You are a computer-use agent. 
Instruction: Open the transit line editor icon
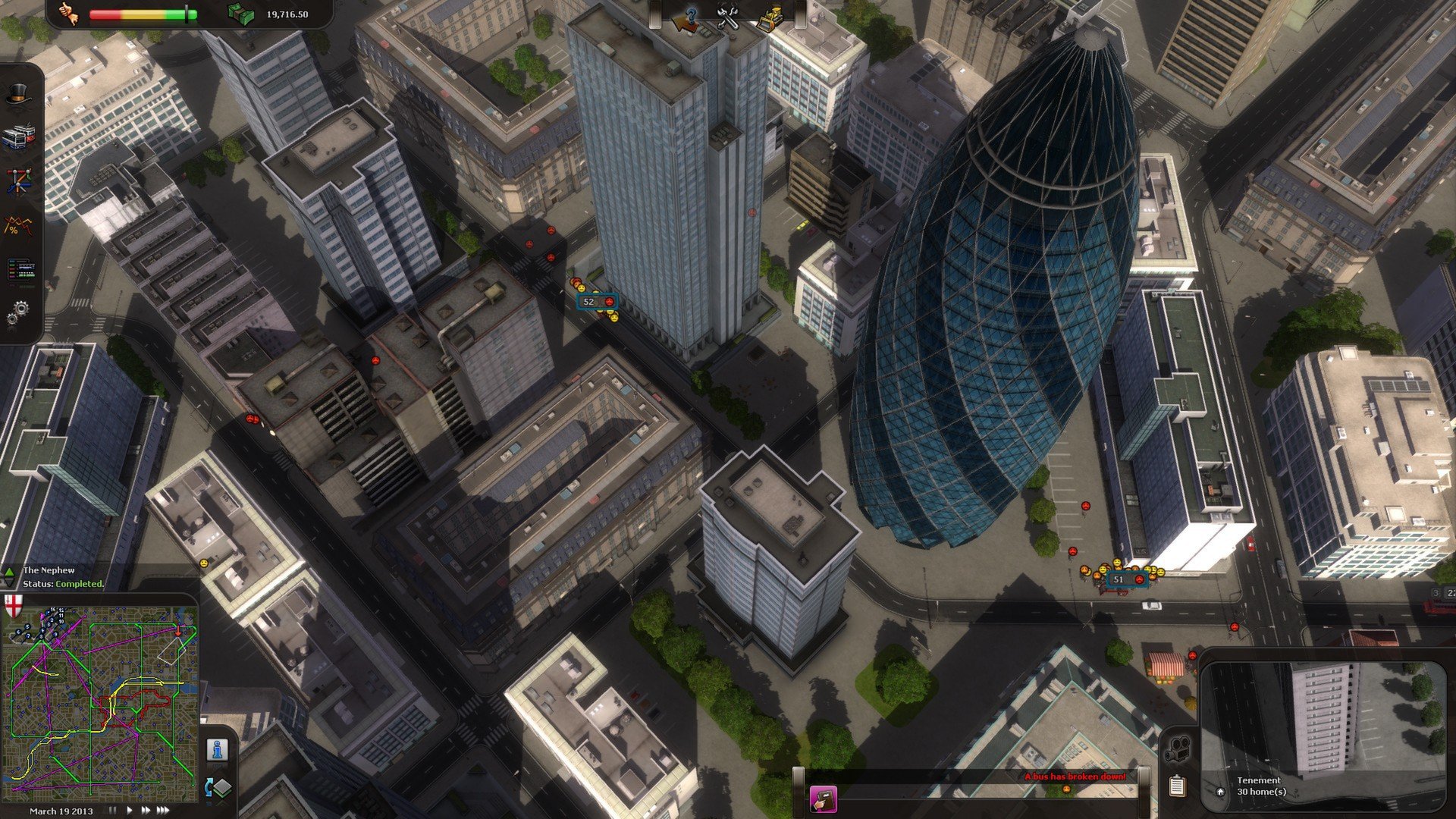pos(18,181)
